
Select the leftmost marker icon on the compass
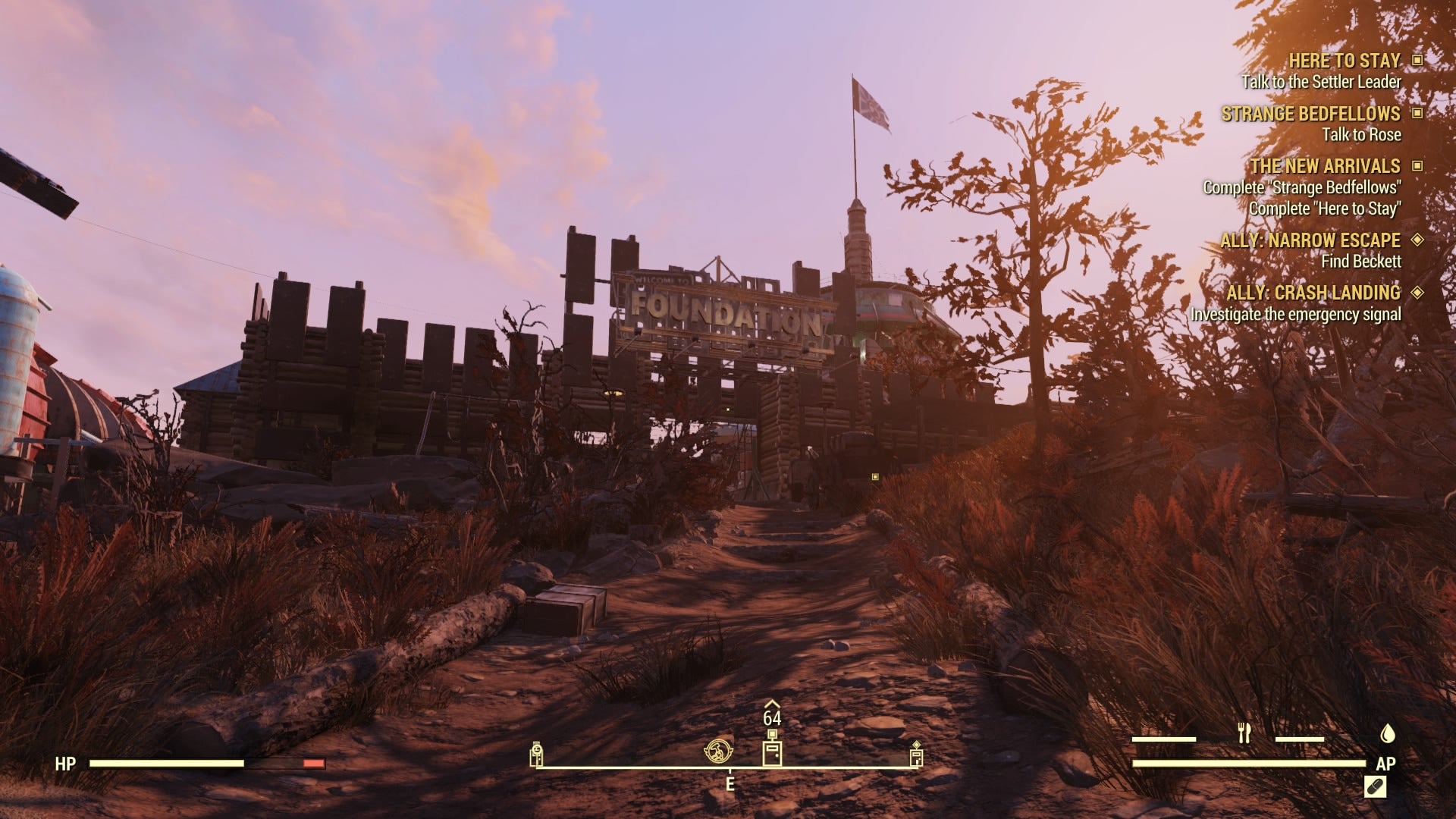[x=538, y=755]
